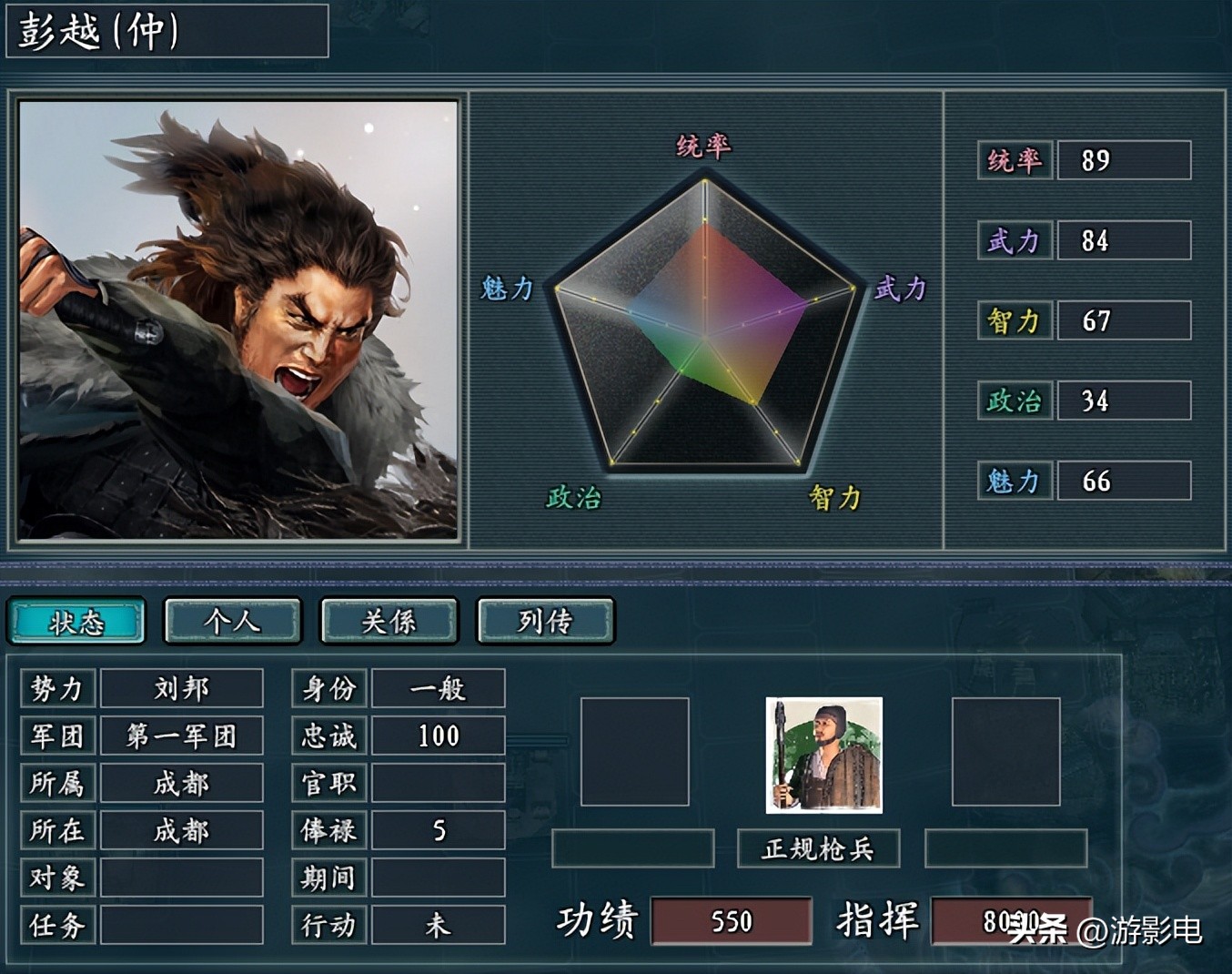
Task: Click the 正规枪兵 unit type label
Action: (817, 848)
